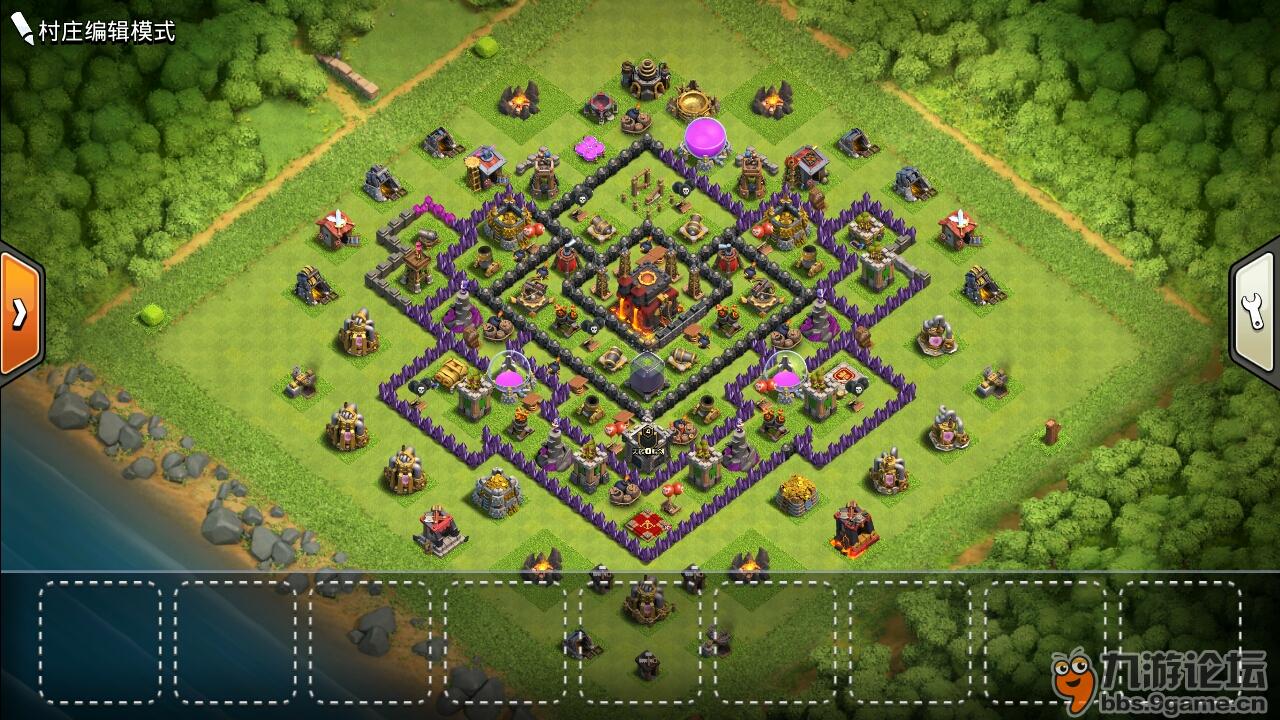The height and width of the screenshot is (720, 1280).
Task: Open the orange arrow side panel
Action: click(19, 313)
